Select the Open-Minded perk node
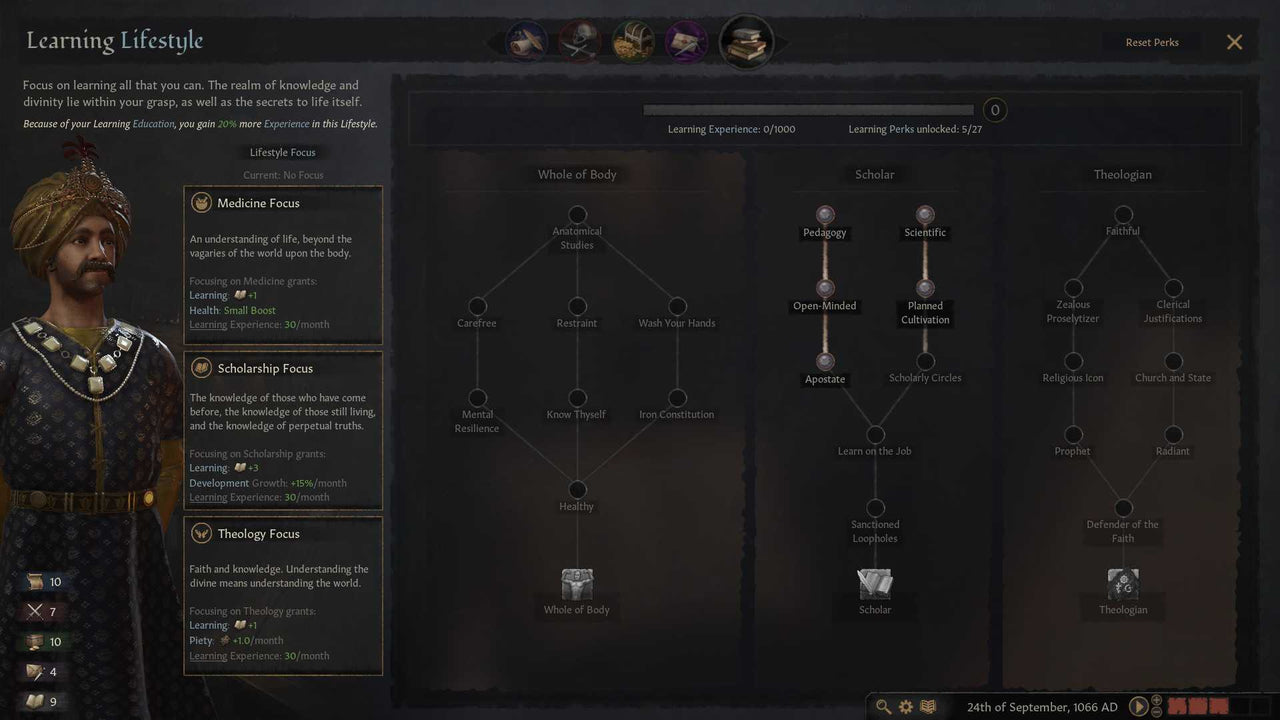 pos(824,287)
